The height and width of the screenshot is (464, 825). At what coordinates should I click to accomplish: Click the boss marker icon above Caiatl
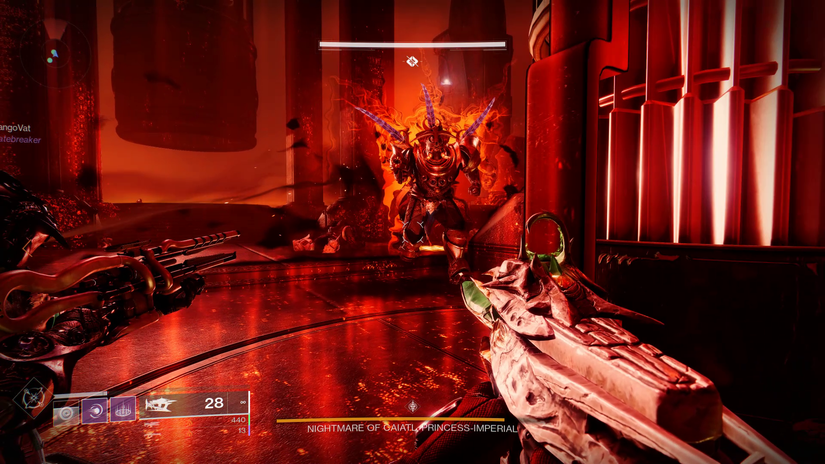coord(412,62)
